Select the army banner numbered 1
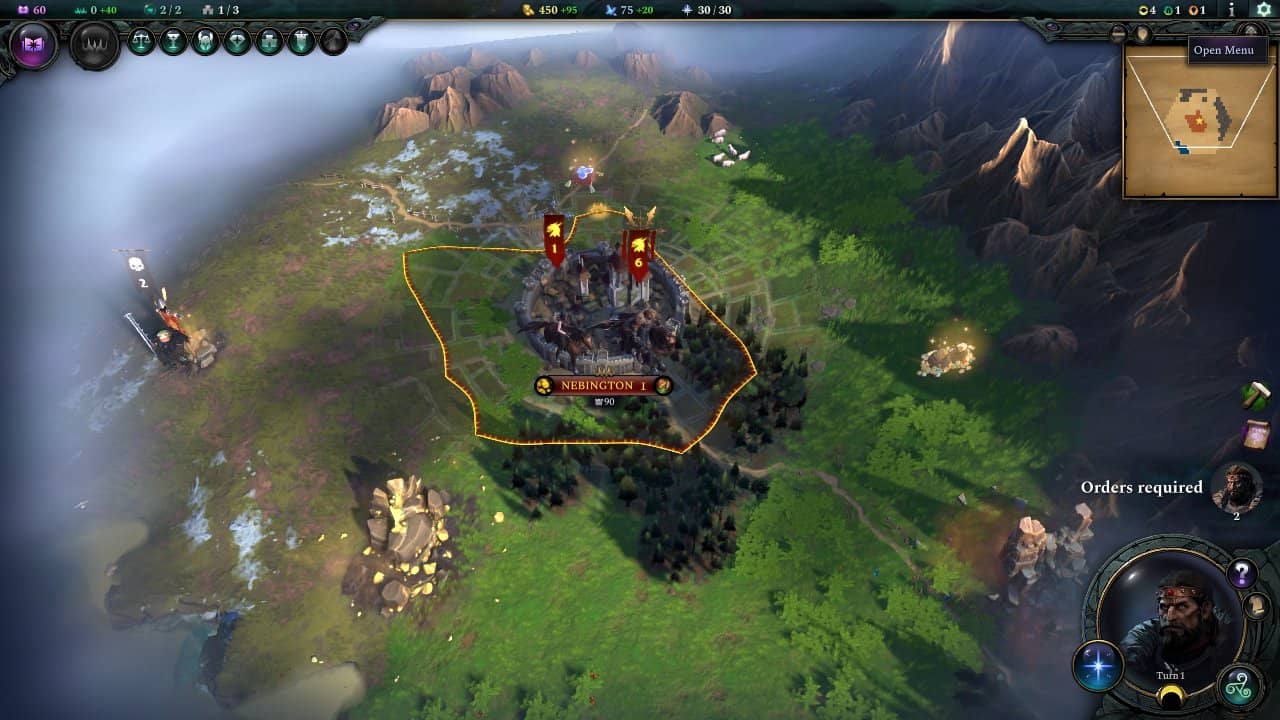1280x720 pixels. tap(554, 240)
